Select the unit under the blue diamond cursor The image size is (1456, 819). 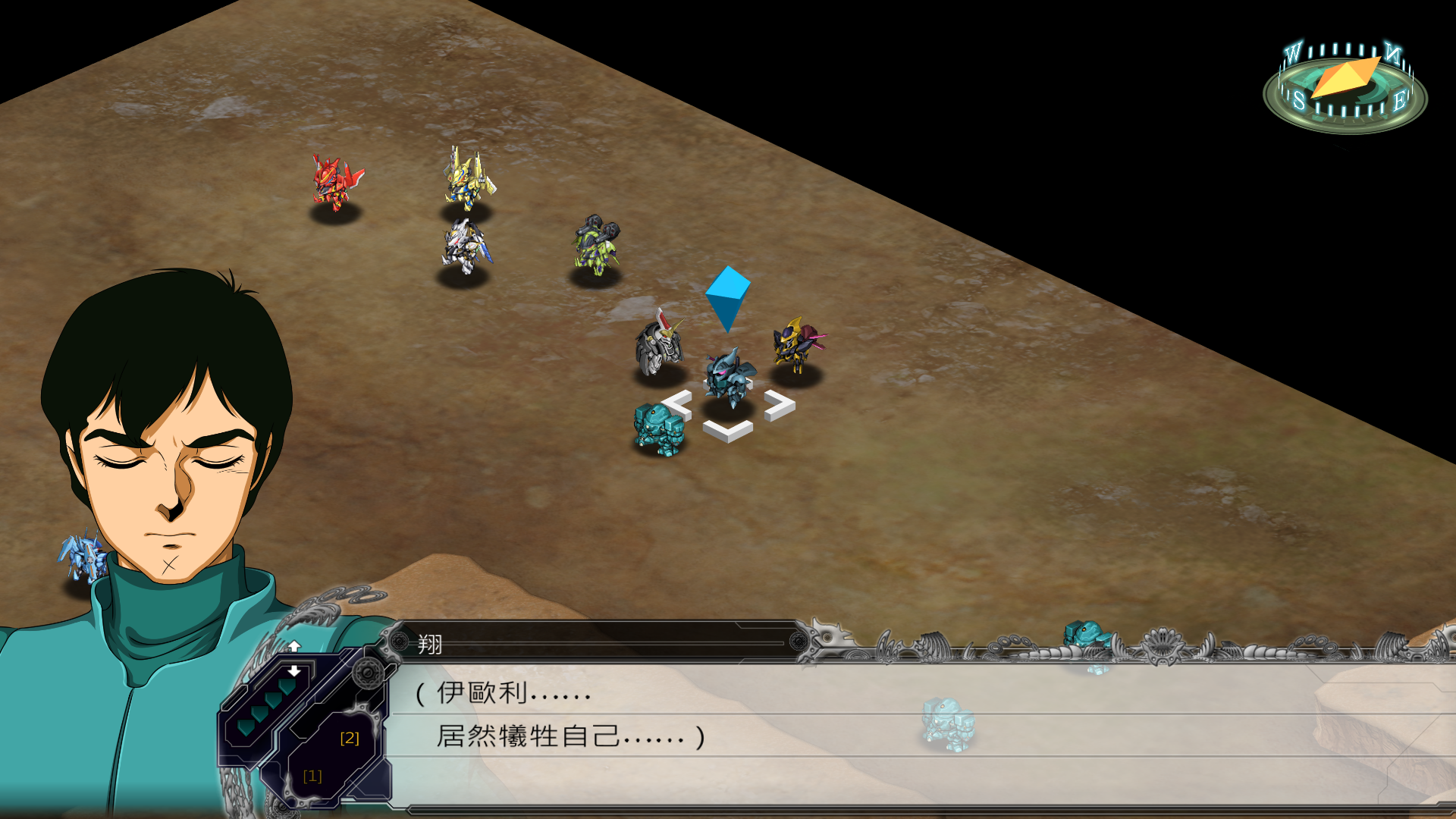tap(729, 378)
